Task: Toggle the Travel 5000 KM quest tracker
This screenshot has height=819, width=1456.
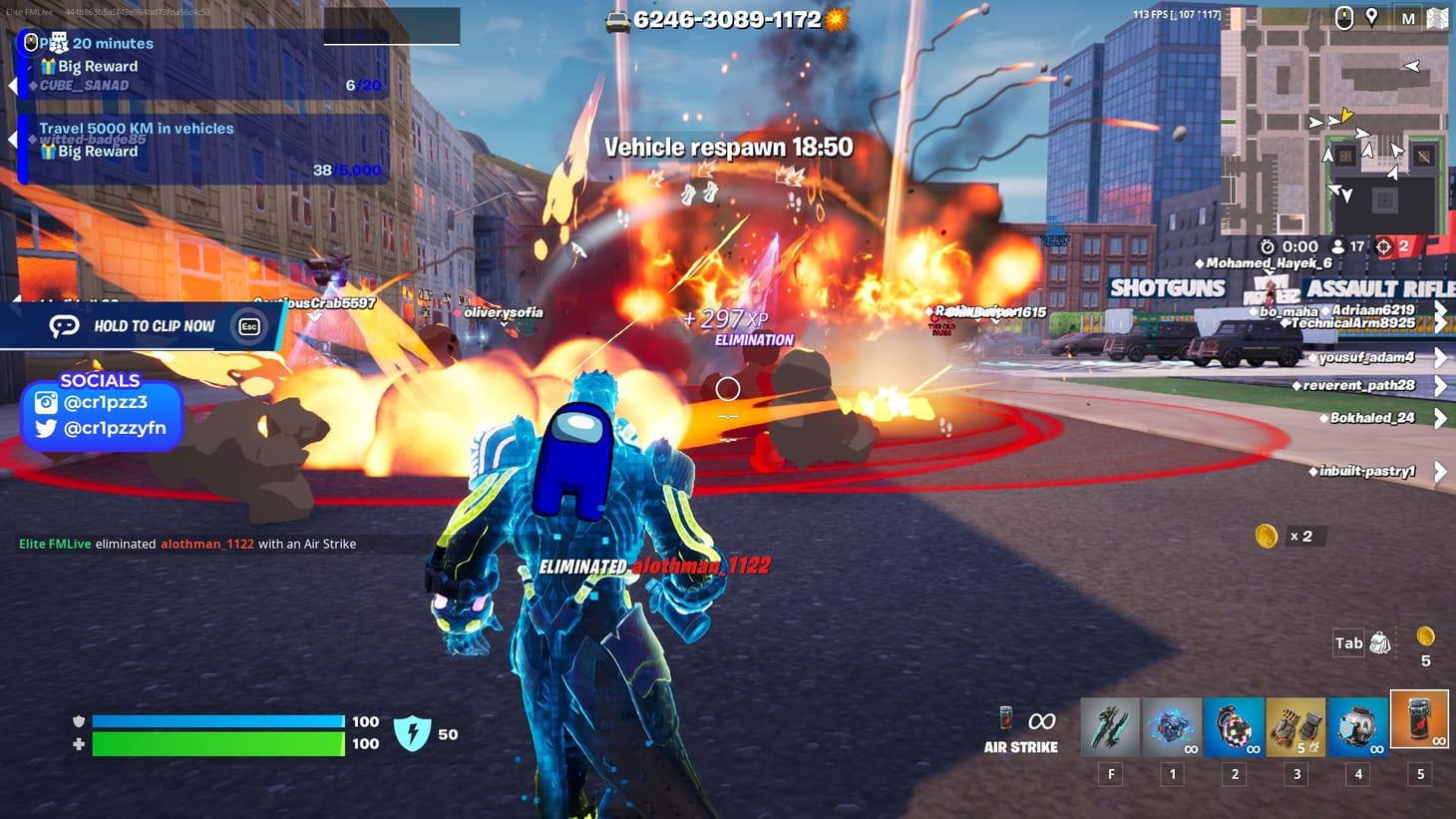Action: [x=12, y=140]
